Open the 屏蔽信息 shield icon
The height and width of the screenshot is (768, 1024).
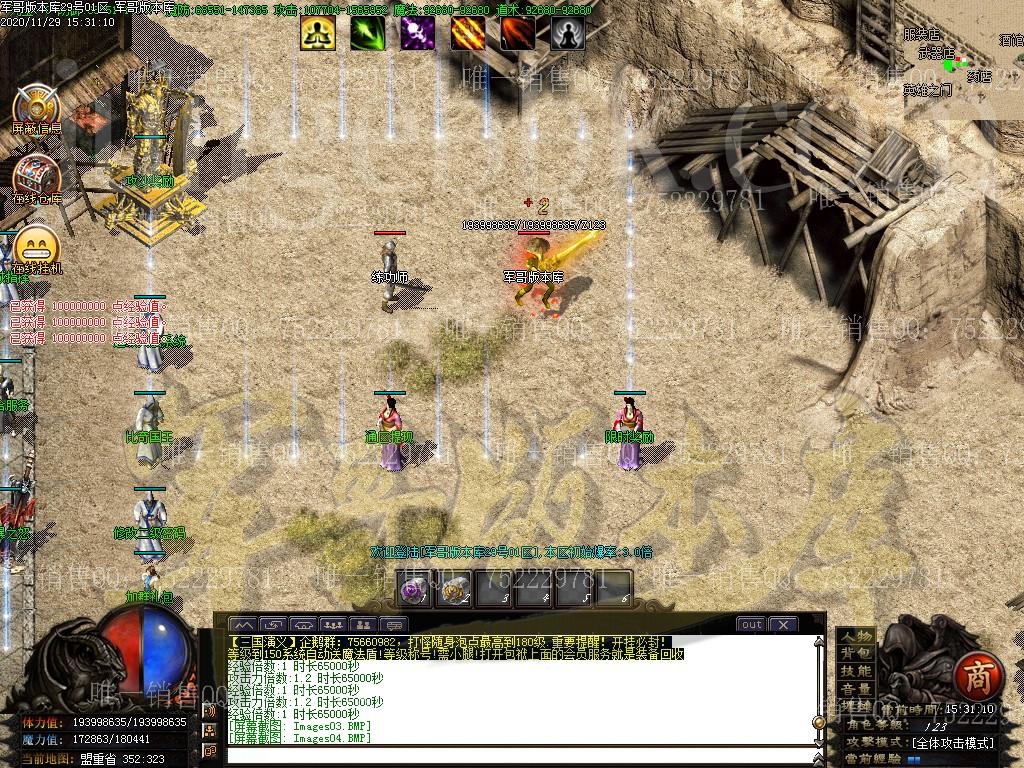click(37, 105)
